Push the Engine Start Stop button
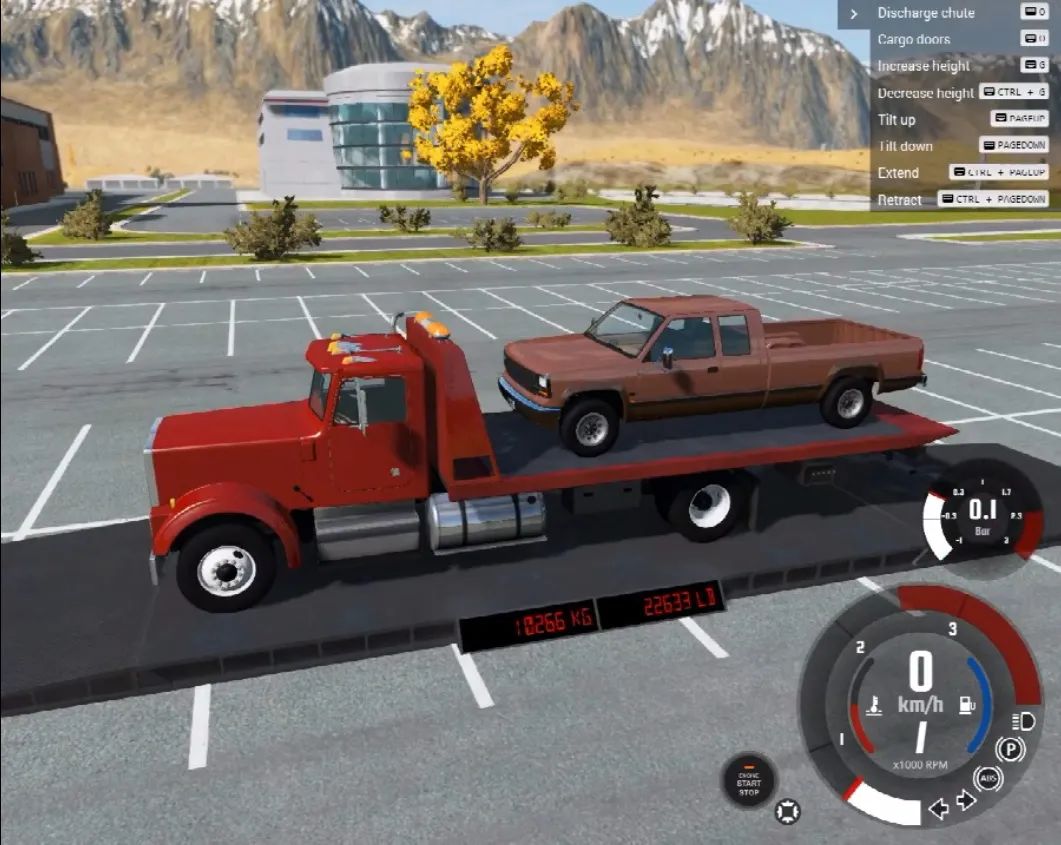The height and width of the screenshot is (845, 1061). [749, 782]
